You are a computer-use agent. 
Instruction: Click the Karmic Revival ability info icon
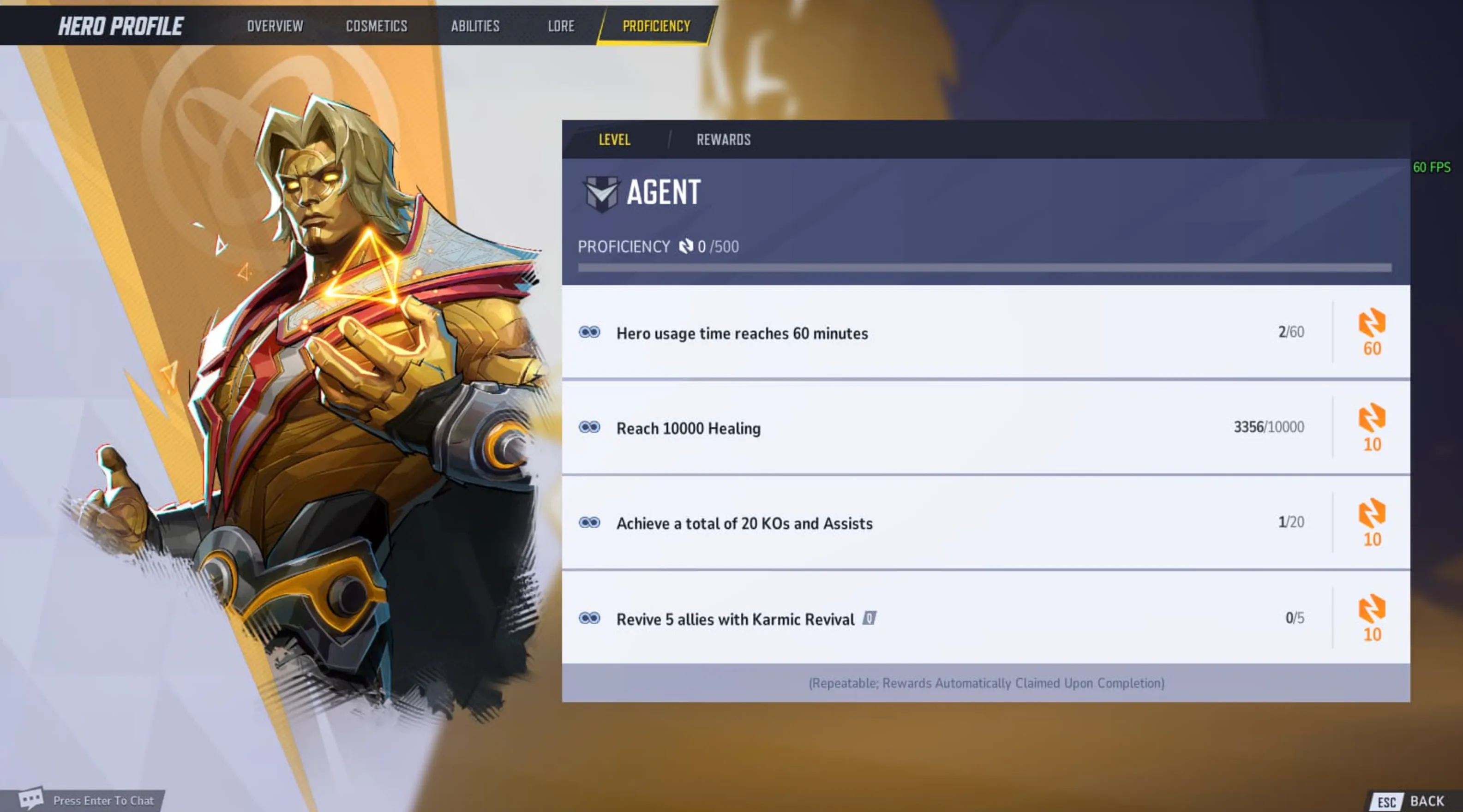(869, 618)
